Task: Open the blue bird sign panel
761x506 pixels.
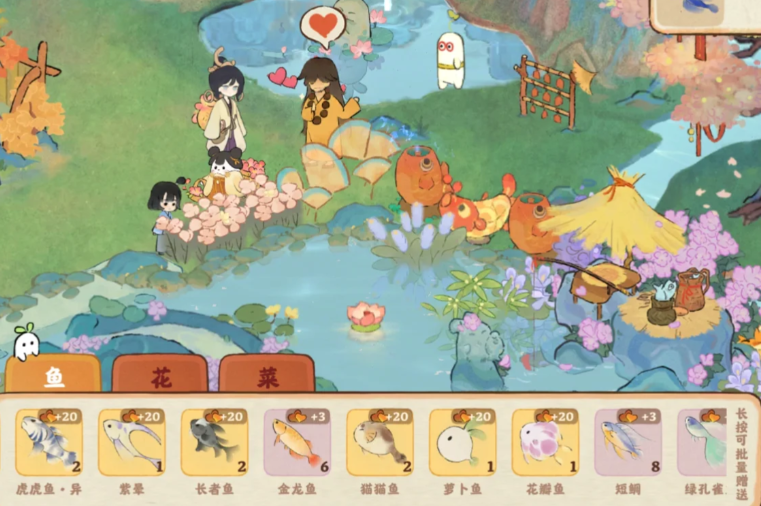Action: click(707, 14)
